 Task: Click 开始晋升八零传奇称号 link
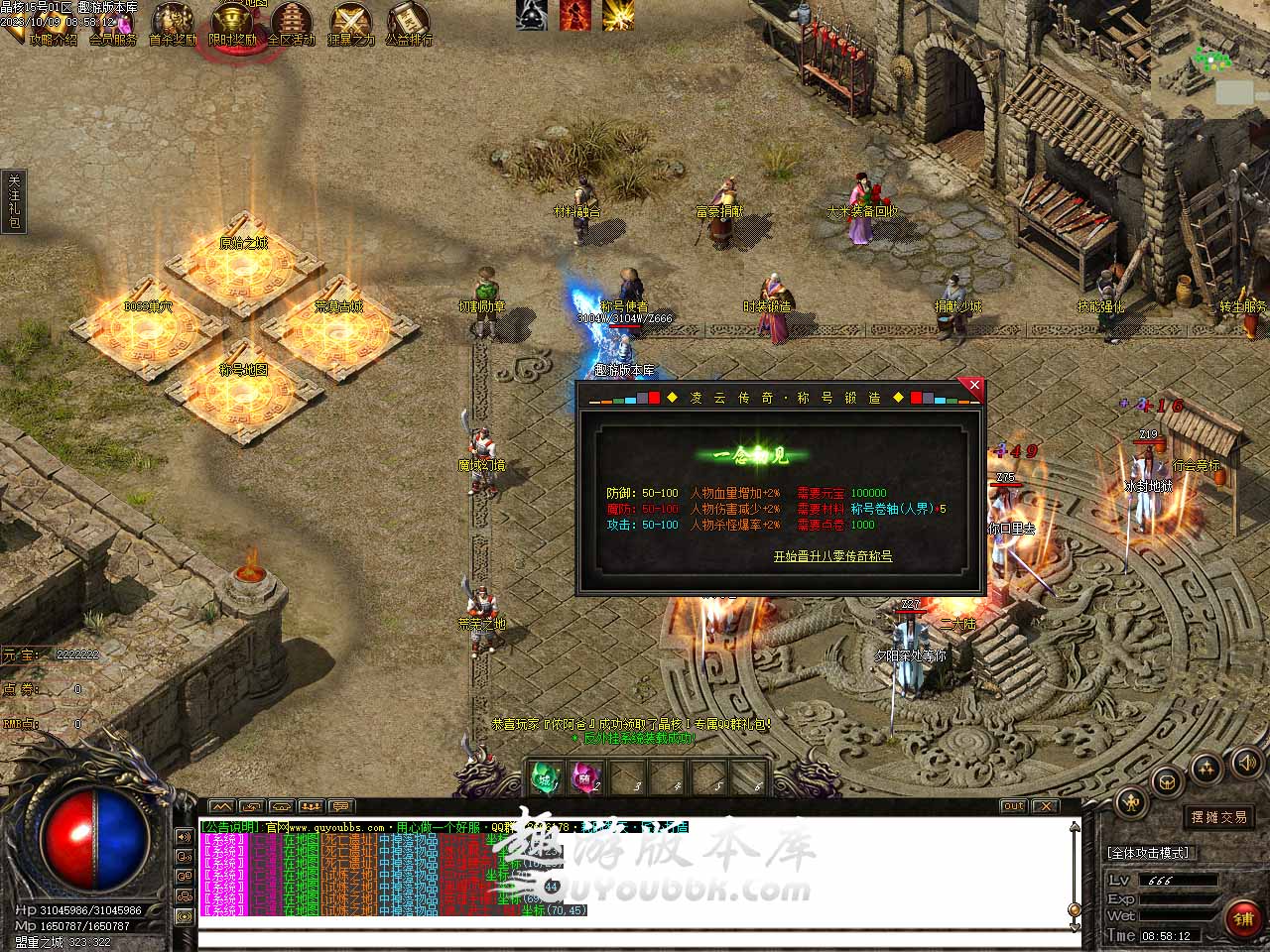[x=832, y=556]
